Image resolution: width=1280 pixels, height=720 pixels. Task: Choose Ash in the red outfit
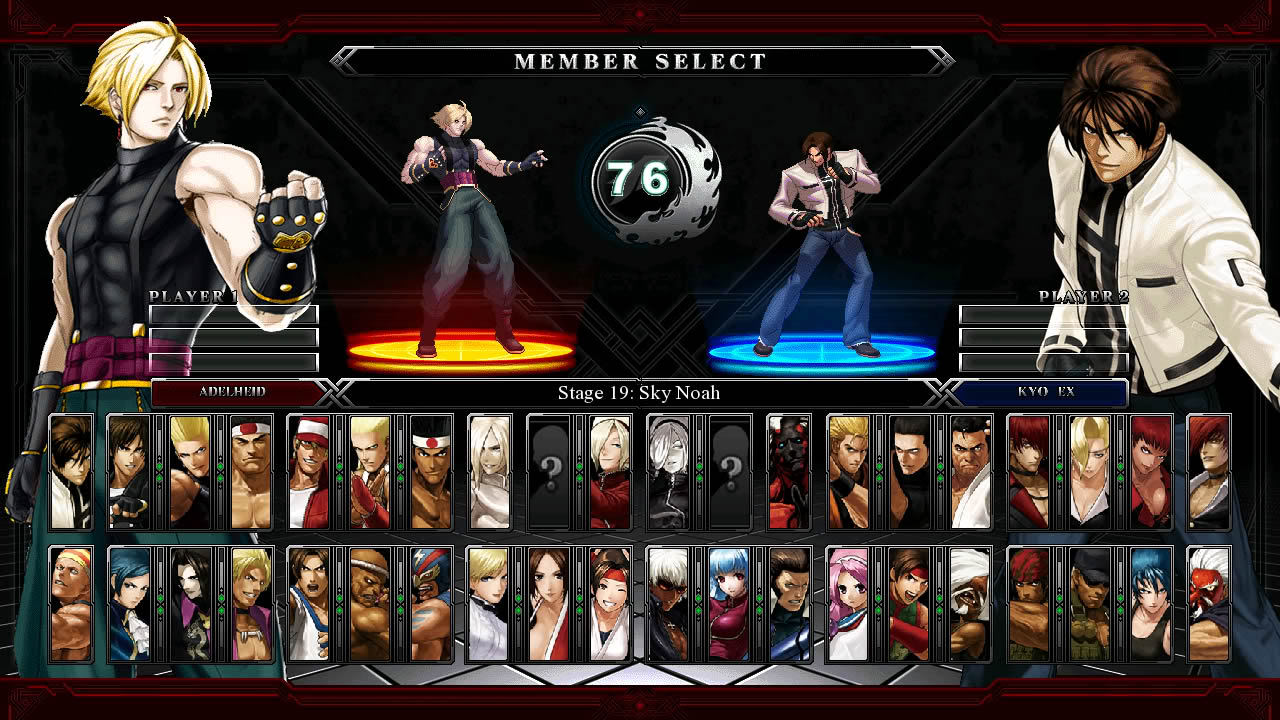coord(610,472)
